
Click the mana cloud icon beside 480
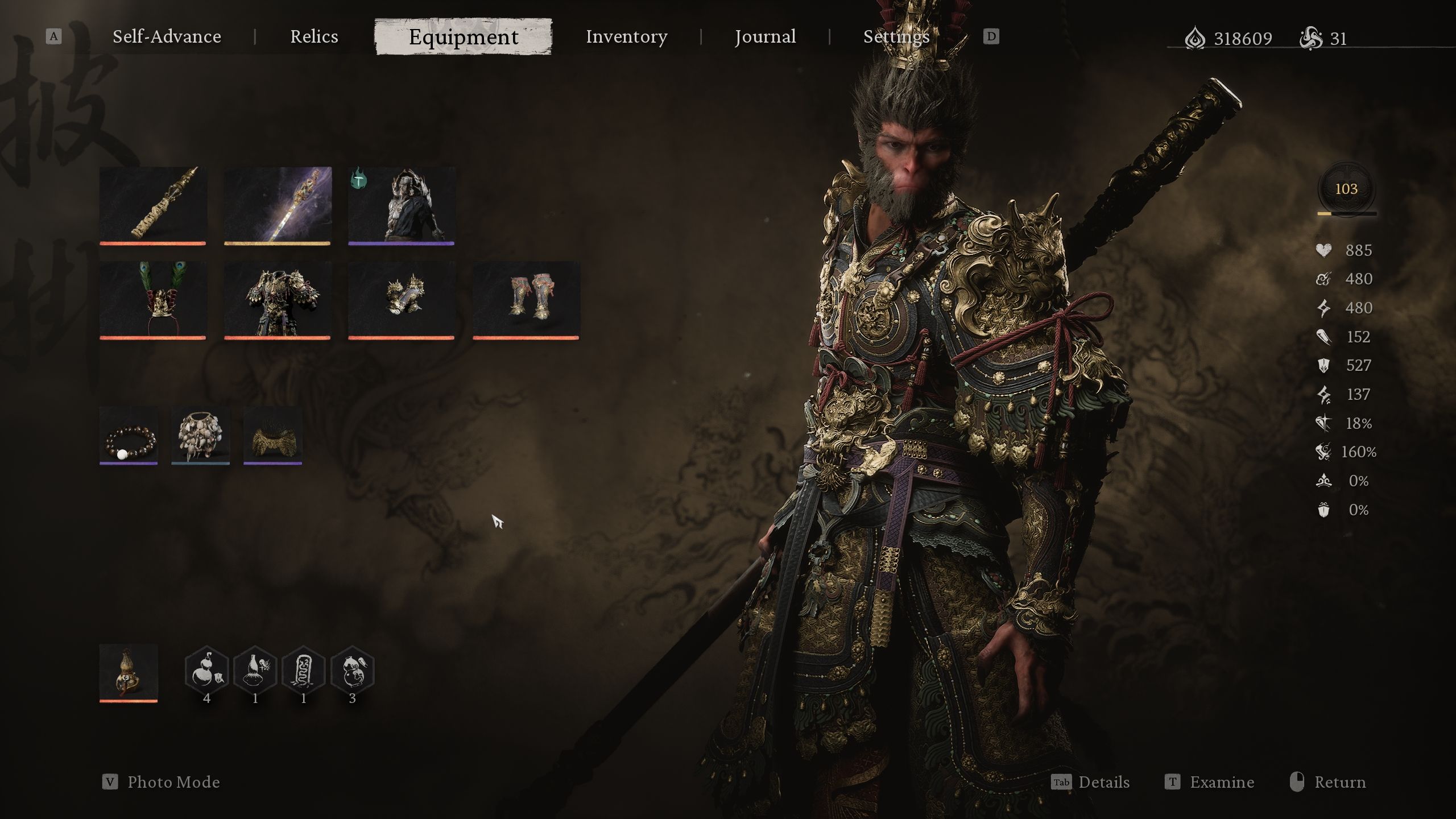click(x=1323, y=279)
